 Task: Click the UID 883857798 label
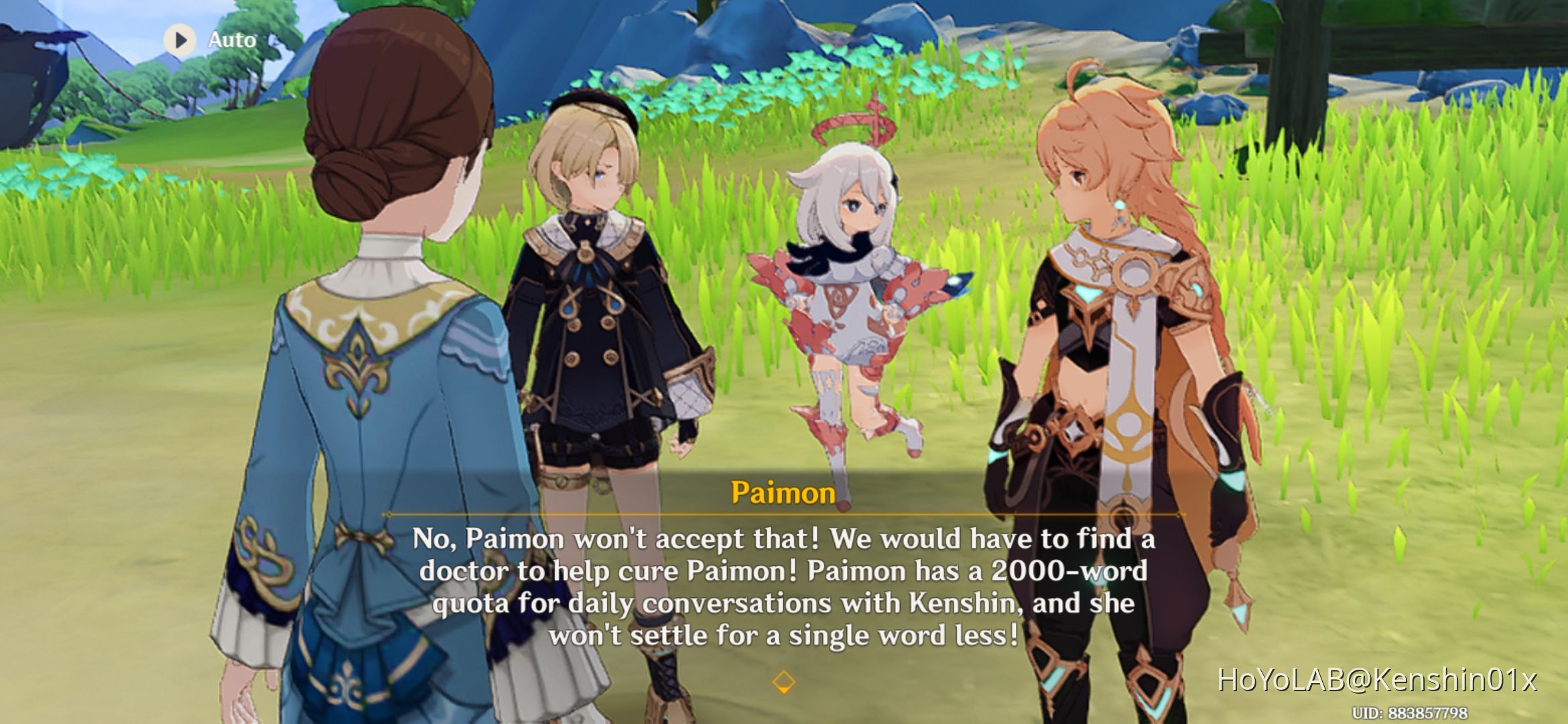pyautogui.click(x=1396, y=713)
